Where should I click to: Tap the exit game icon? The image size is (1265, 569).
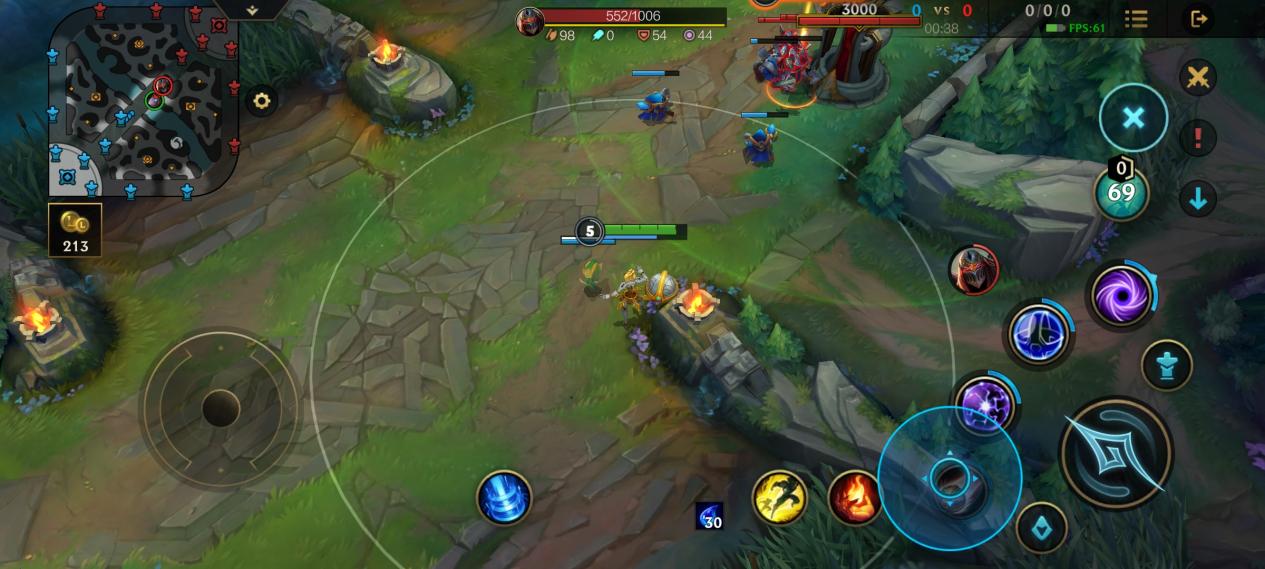1198,19
